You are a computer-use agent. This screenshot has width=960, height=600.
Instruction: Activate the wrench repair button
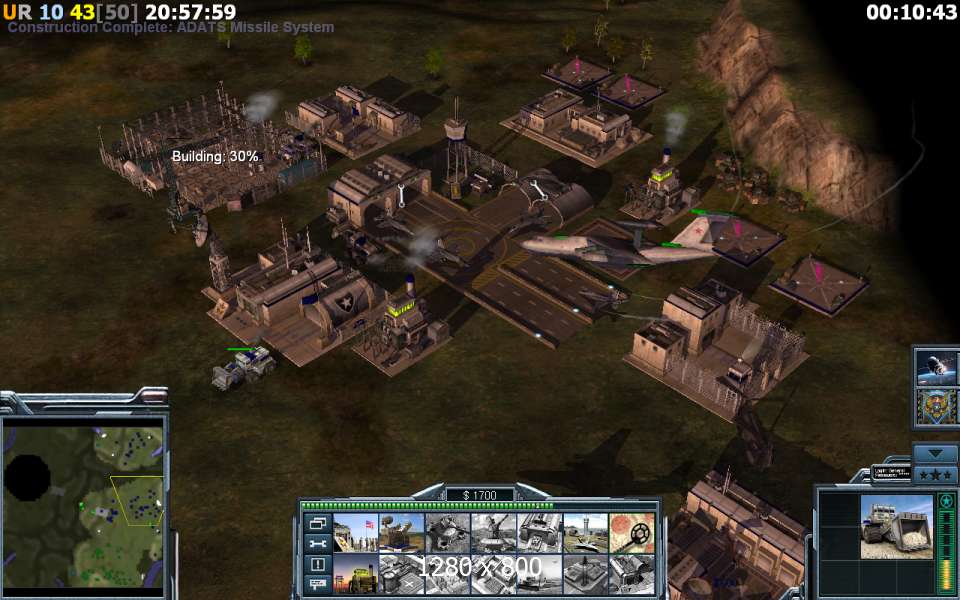tap(318, 543)
